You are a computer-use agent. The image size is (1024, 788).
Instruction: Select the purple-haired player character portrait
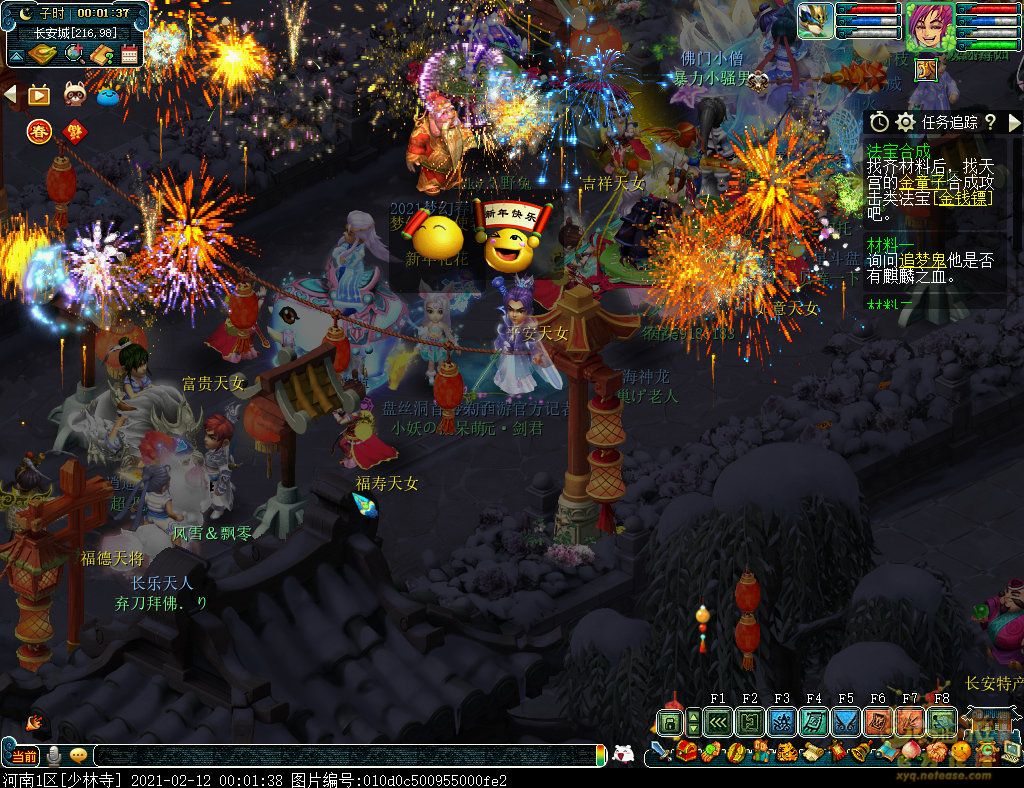point(929,24)
